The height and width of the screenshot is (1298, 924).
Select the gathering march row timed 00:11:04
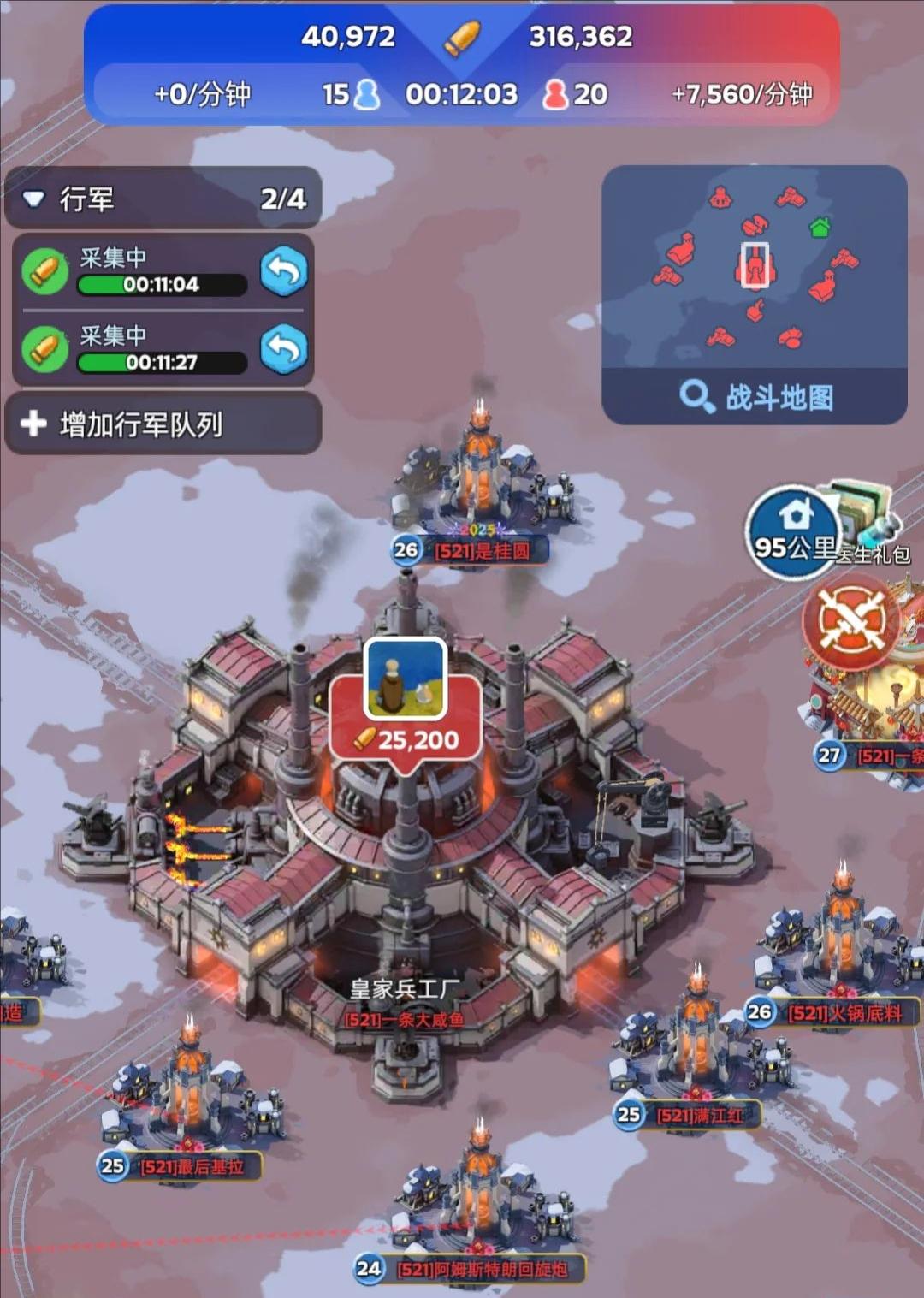tap(137, 271)
